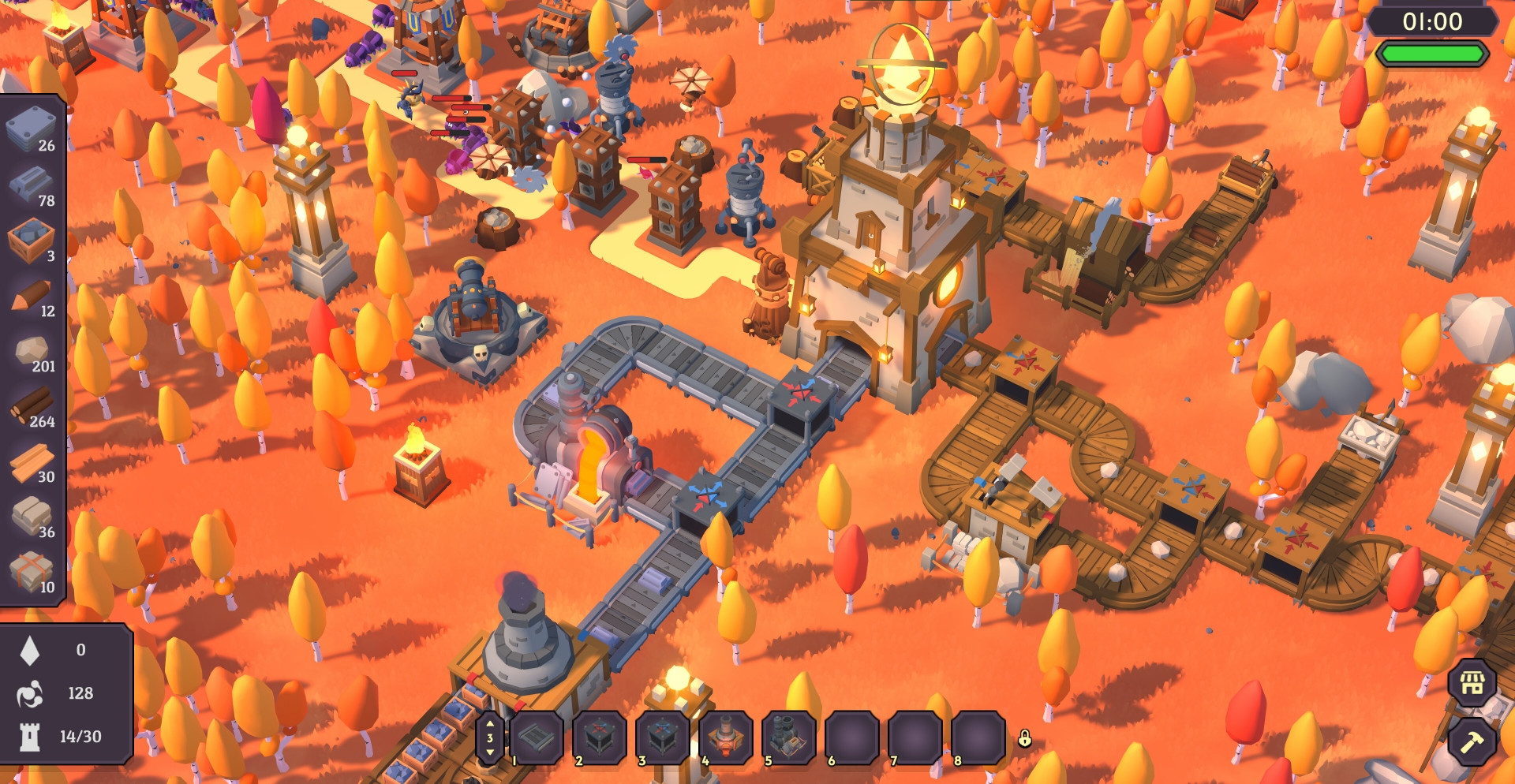Click the raw stone resource icon

[x=30, y=350]
